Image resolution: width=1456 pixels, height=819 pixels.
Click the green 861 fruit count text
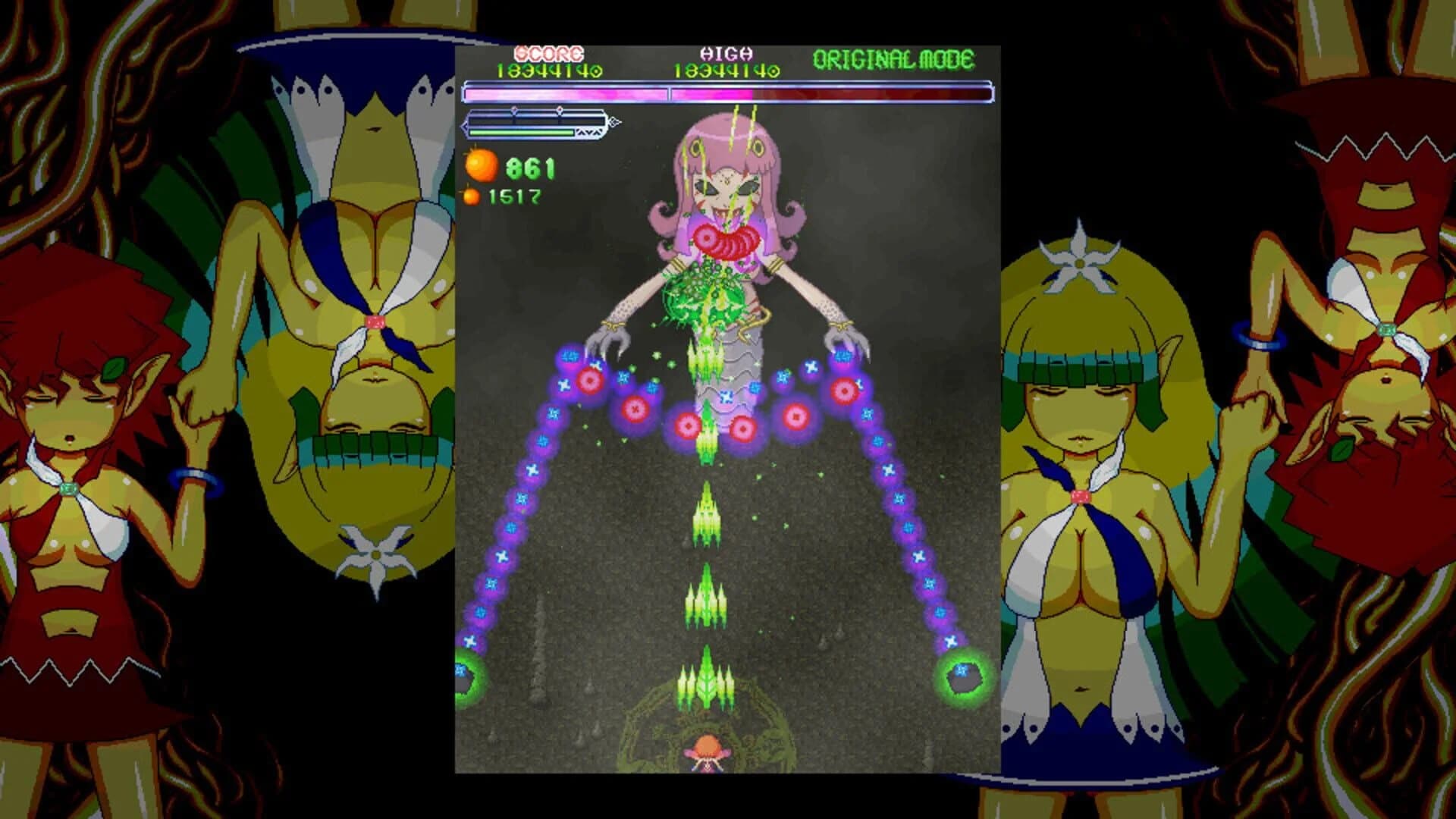530,168
